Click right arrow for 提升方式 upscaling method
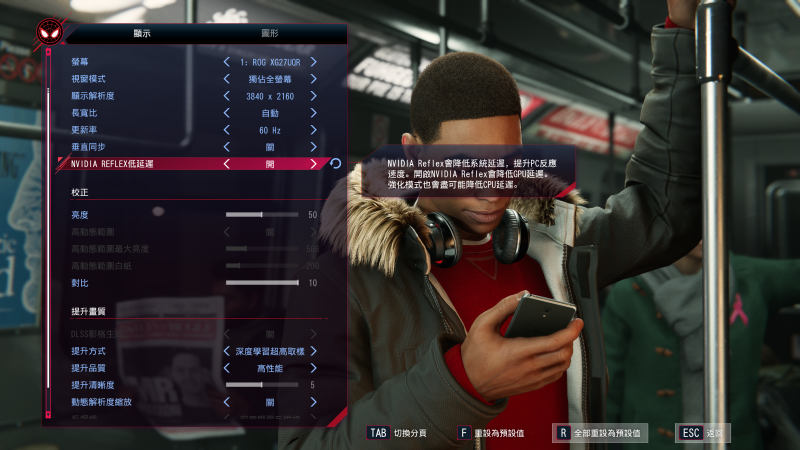 click(x=313, y=351)
